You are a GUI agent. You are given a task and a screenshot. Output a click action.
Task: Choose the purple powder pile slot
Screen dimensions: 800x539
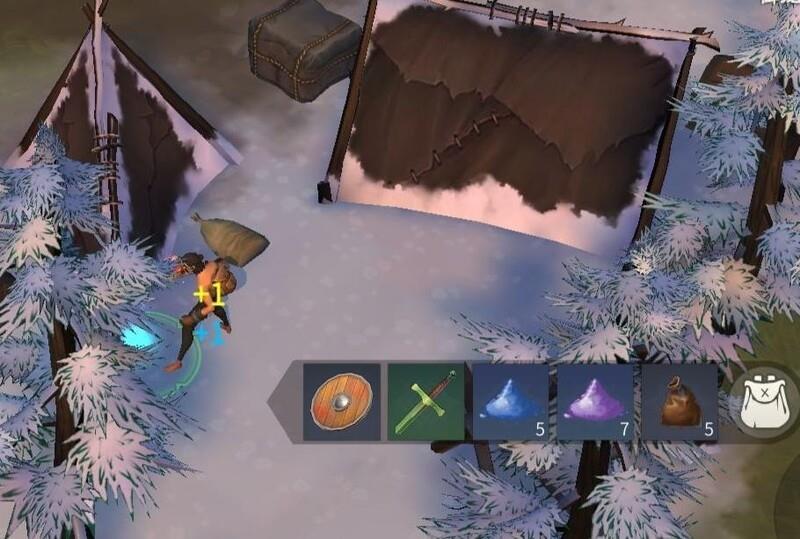tap(595, 402)
